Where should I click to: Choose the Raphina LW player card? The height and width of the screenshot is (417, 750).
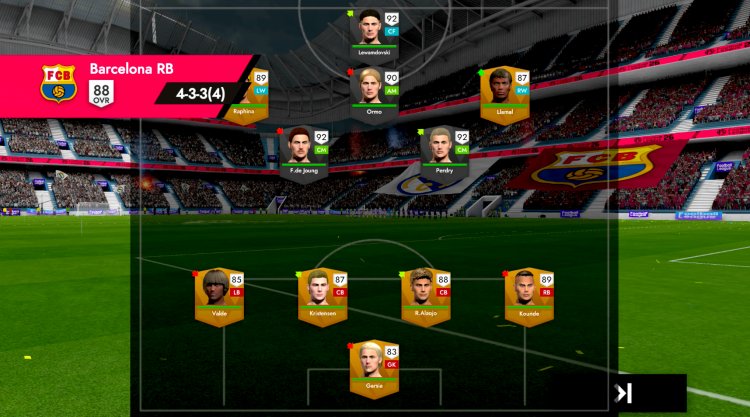(x=246, y=93)
